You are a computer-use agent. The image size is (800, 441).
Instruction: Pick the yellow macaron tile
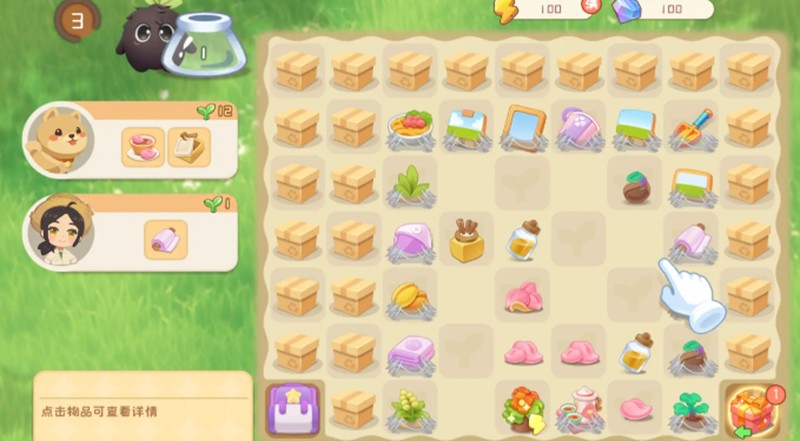[410, 296]
